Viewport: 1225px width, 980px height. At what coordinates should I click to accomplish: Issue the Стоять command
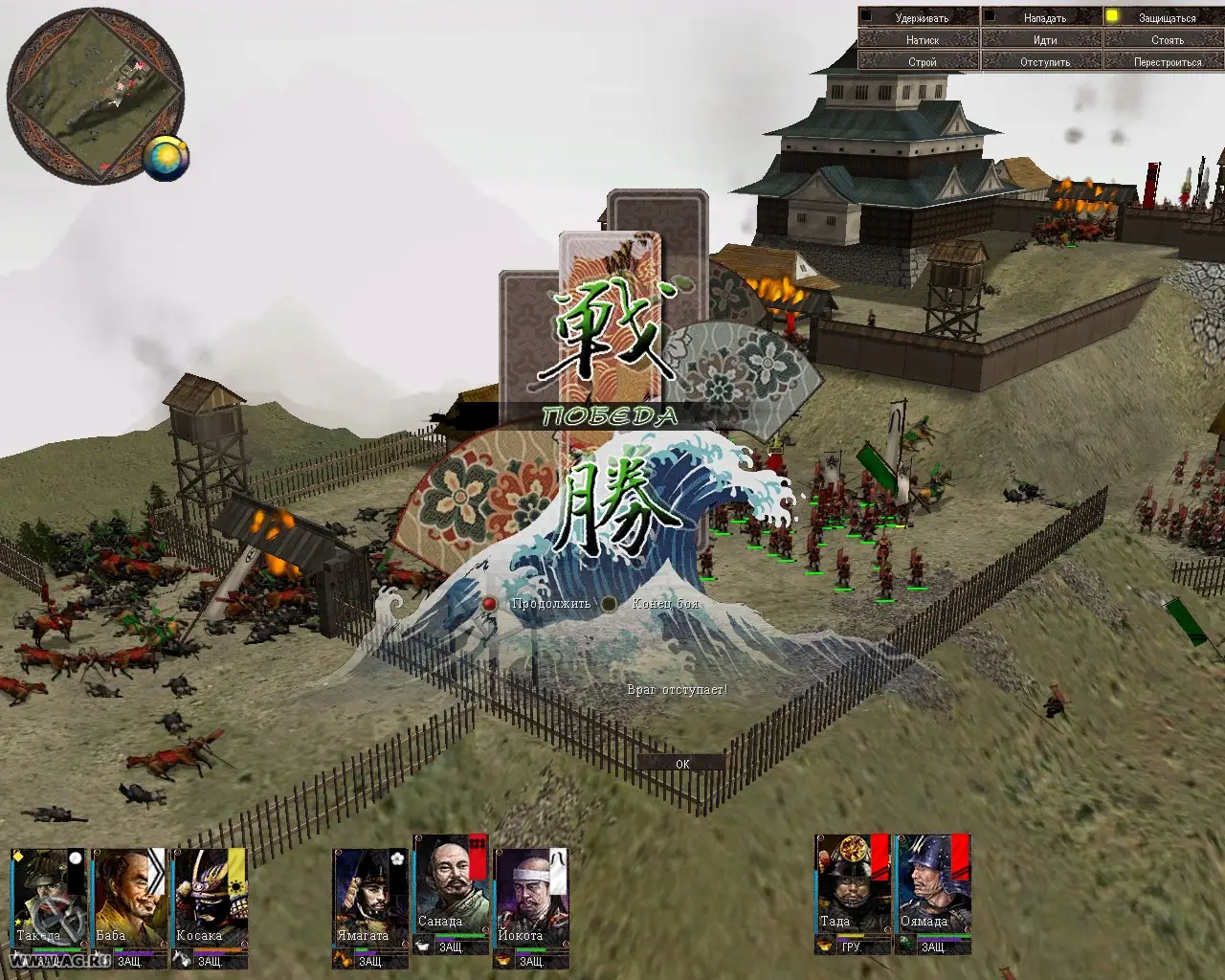click(1164, 40)
